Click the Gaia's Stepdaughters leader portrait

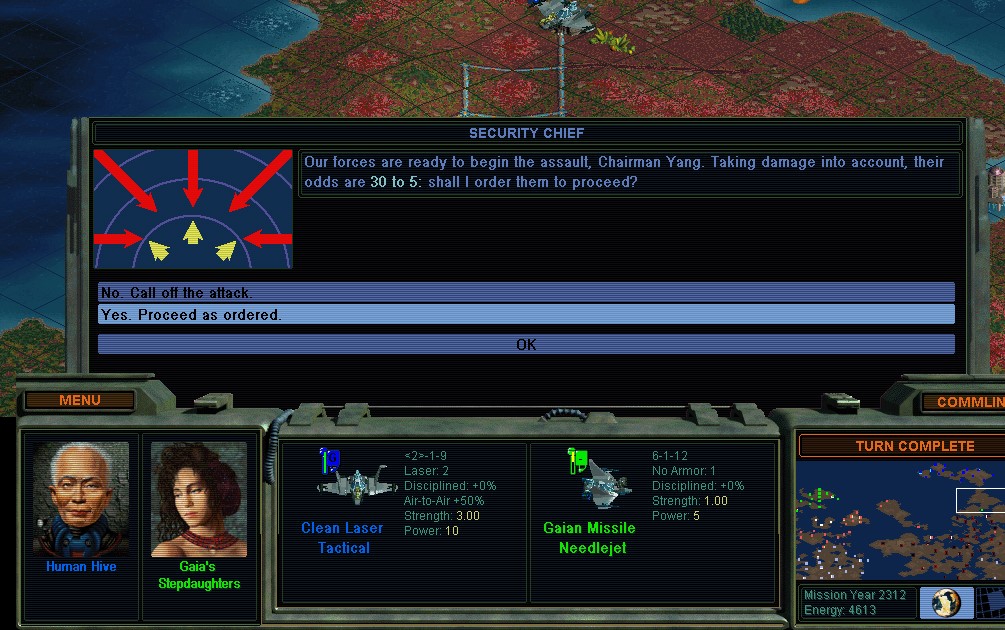tap(198, 499)
